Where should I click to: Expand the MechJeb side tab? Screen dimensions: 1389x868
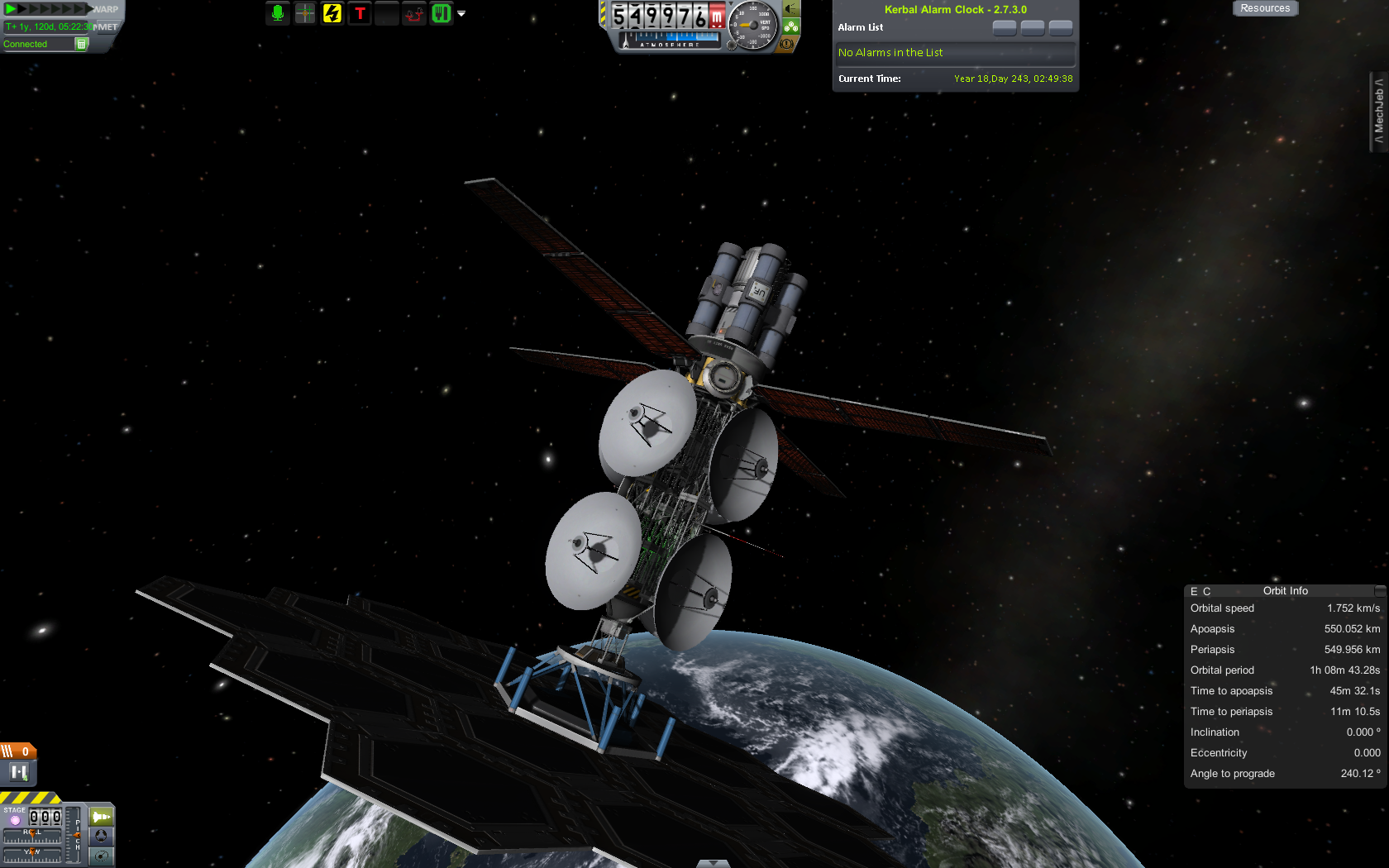click(x=1378, y=112)
